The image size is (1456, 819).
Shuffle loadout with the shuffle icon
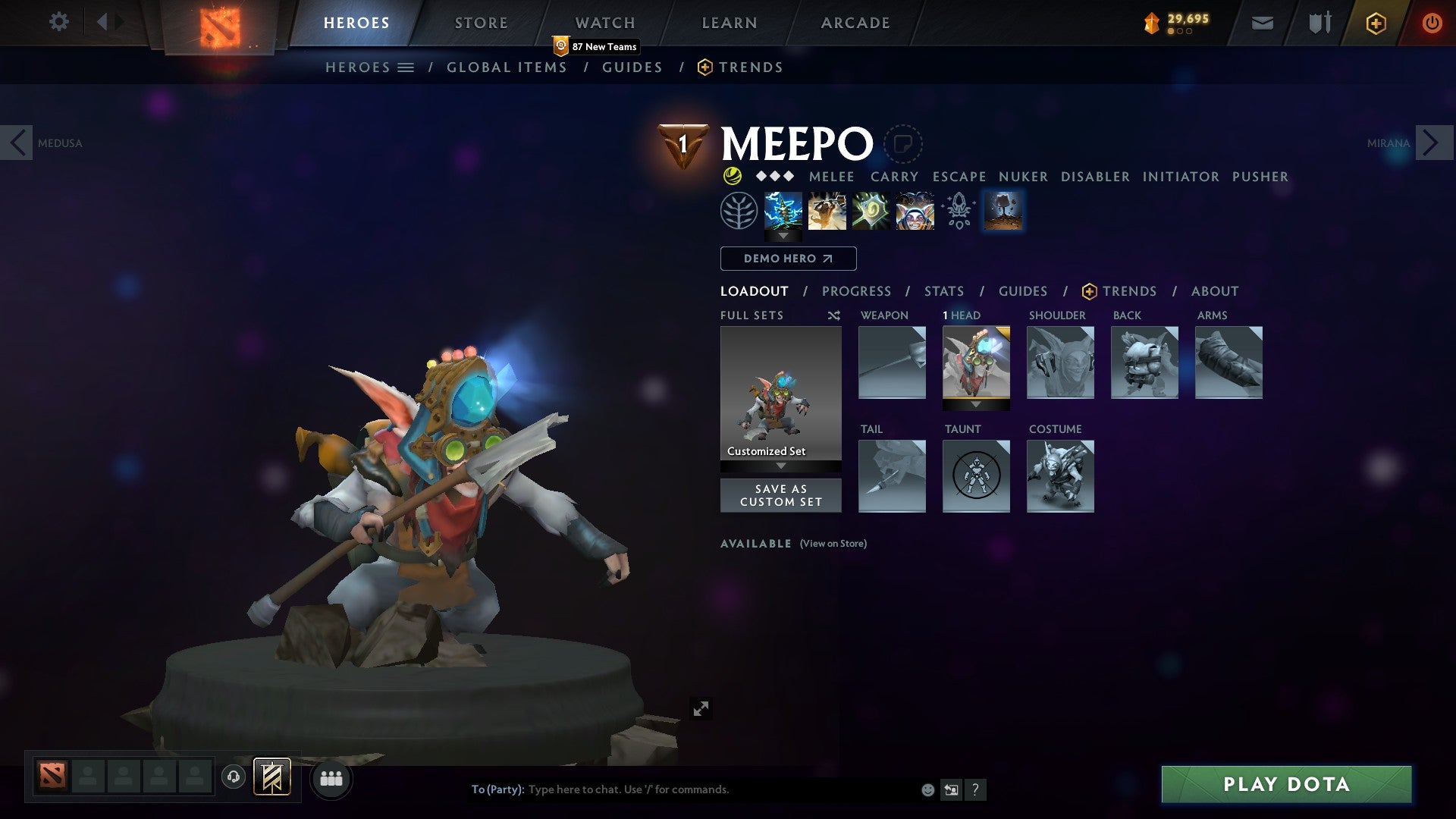834,315
